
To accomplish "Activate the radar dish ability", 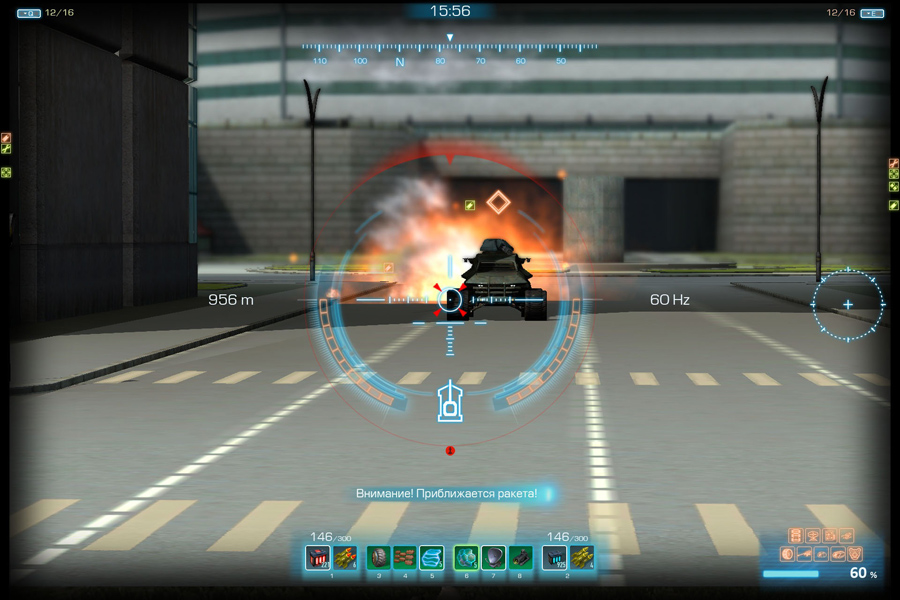I will click(493, 558).
